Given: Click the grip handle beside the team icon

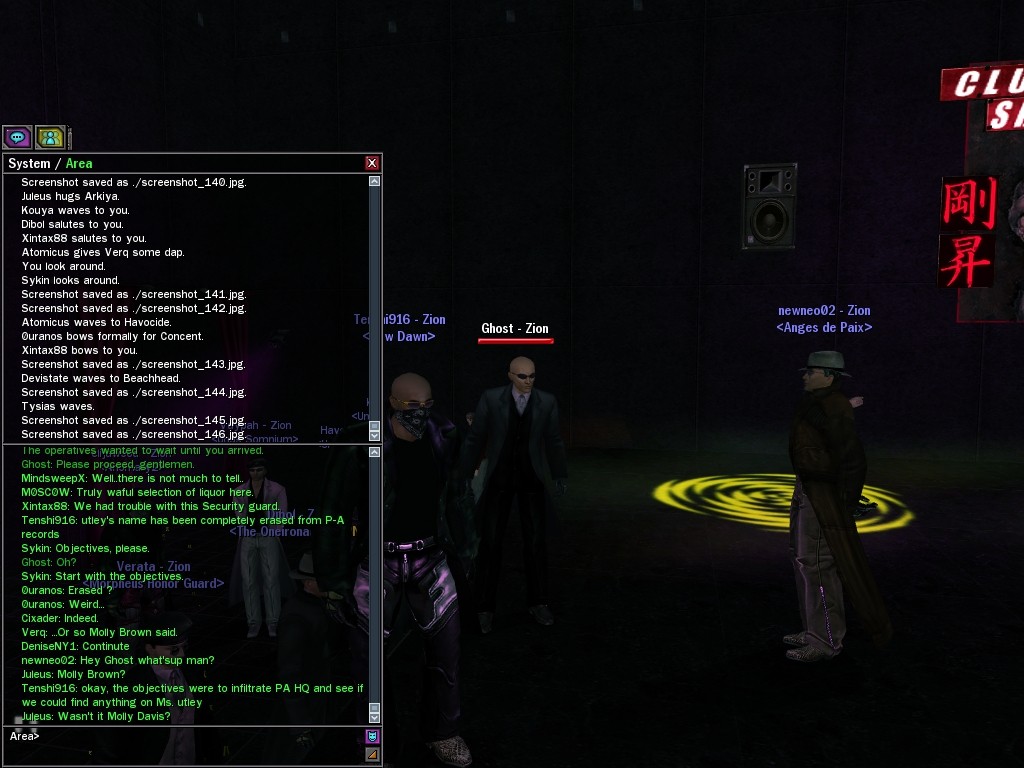Looking at the screenshot, I should [x=69, y=137].
